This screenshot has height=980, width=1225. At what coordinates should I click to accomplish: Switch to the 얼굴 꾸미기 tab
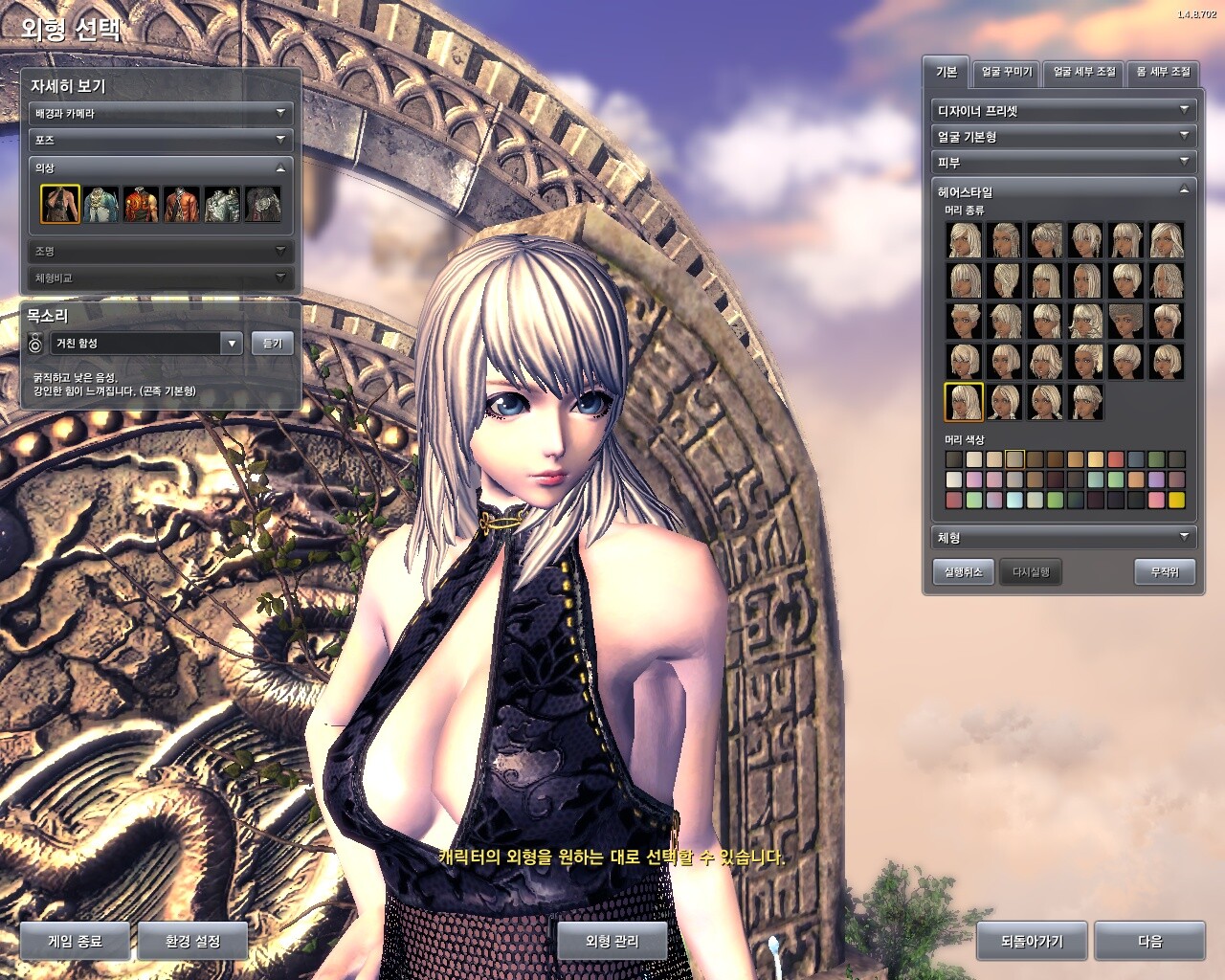click(x=1006, y=72)
